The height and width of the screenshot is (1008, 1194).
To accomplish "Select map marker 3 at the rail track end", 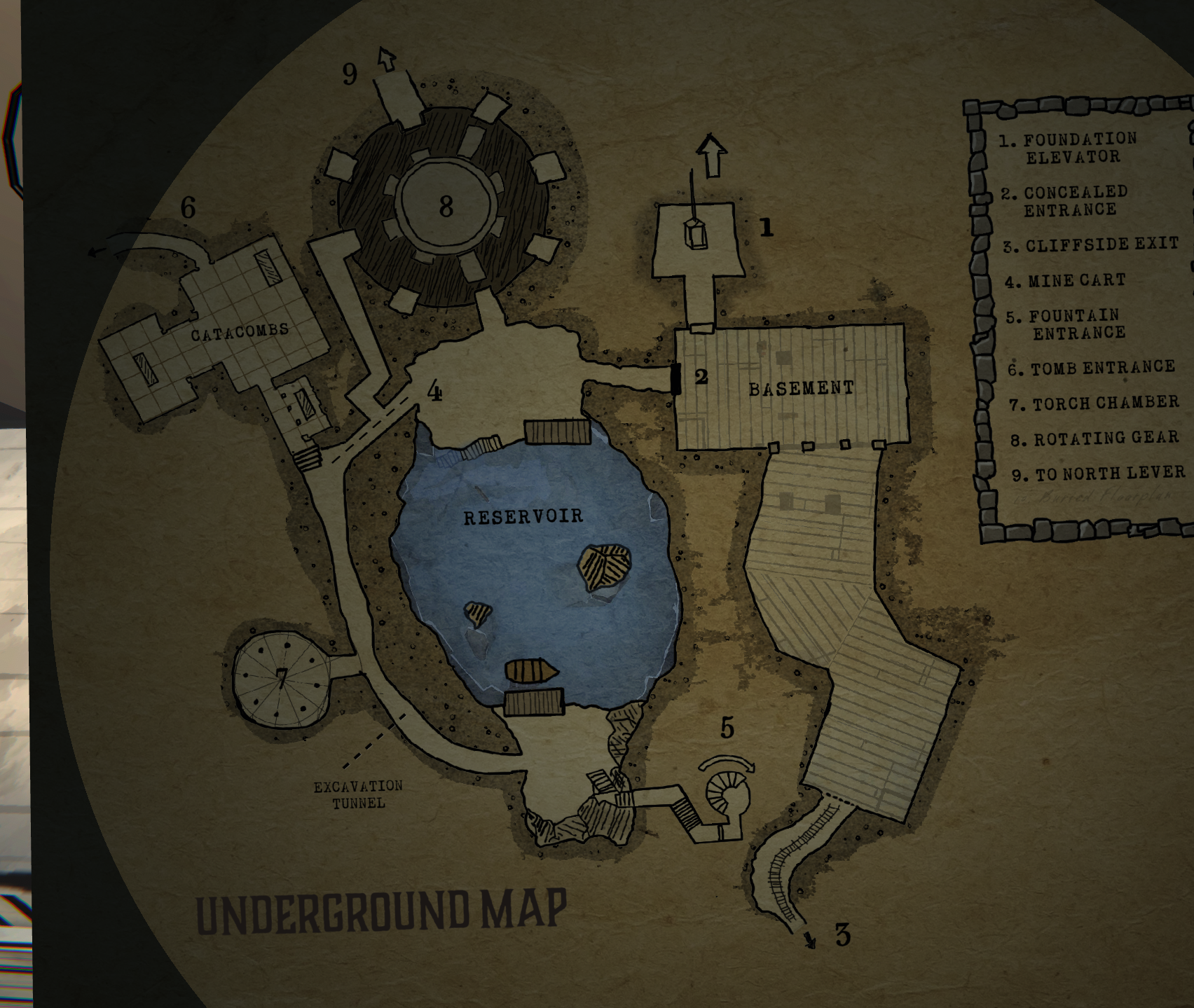I will (842, 934).
